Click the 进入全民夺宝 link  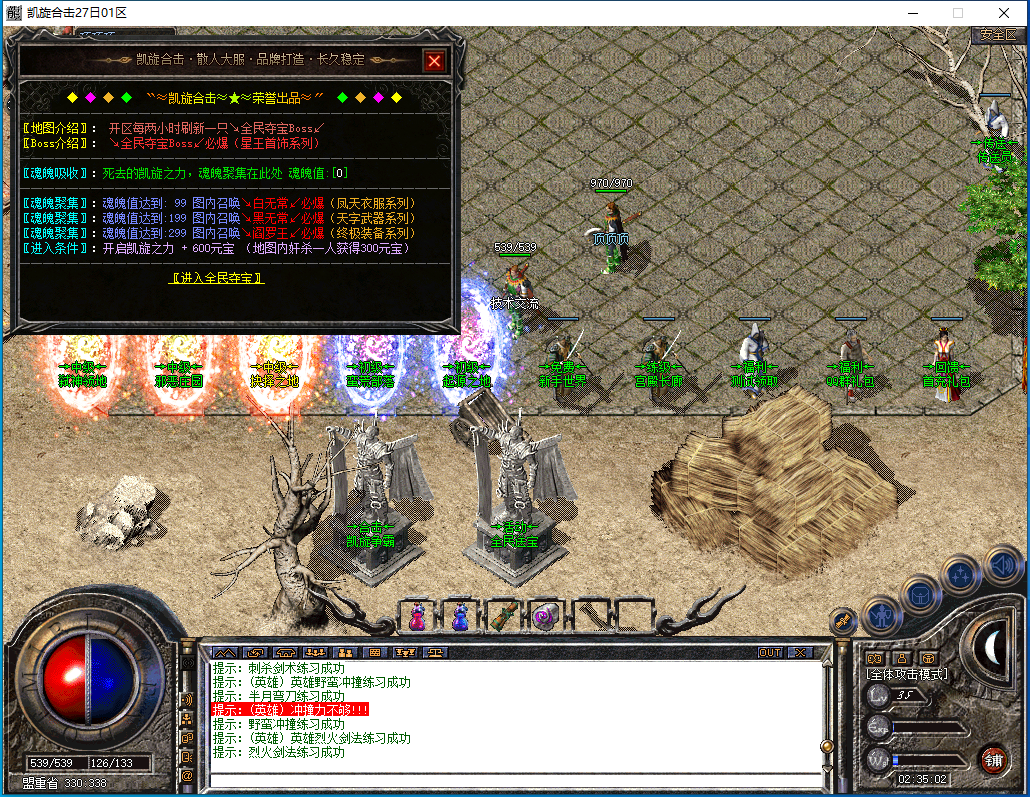(x=217, y=278)
